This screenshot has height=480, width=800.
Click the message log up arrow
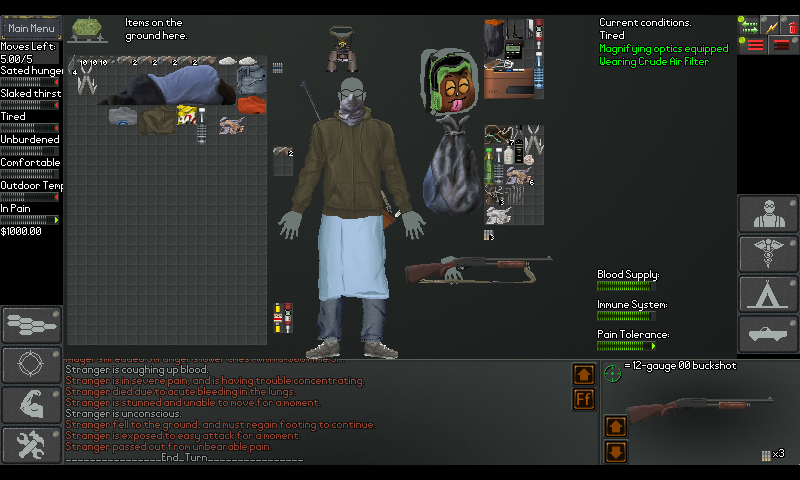[584, 374]
